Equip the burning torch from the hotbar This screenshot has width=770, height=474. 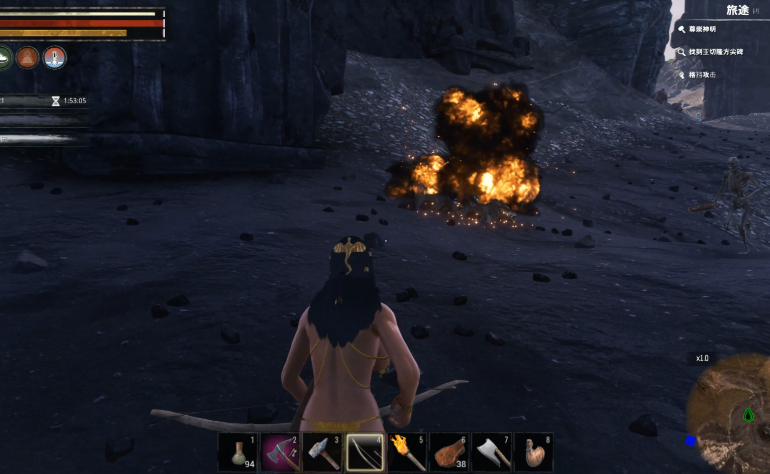click(x=407, y=453)
